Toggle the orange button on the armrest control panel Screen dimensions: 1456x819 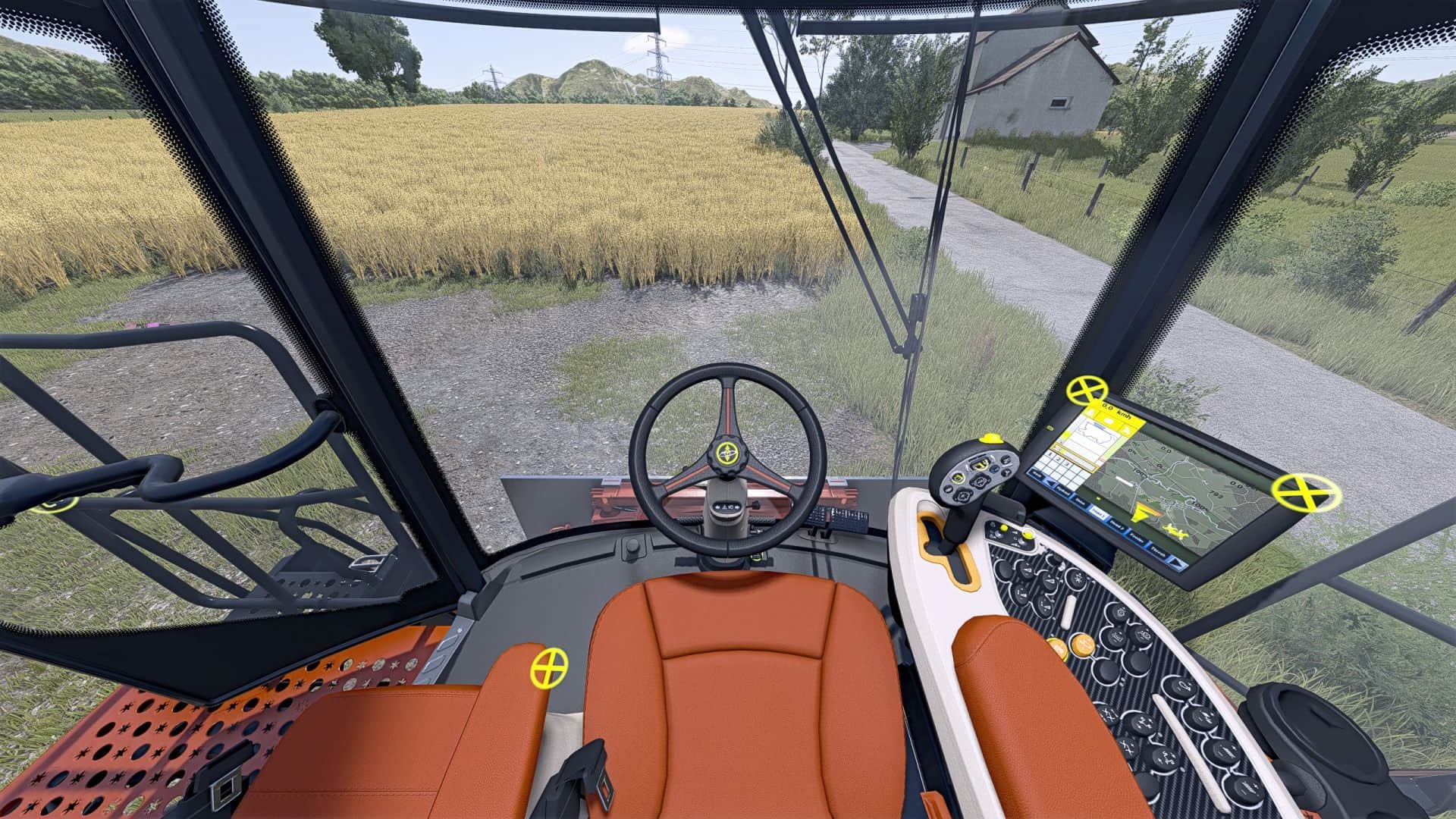point(1083,645)
